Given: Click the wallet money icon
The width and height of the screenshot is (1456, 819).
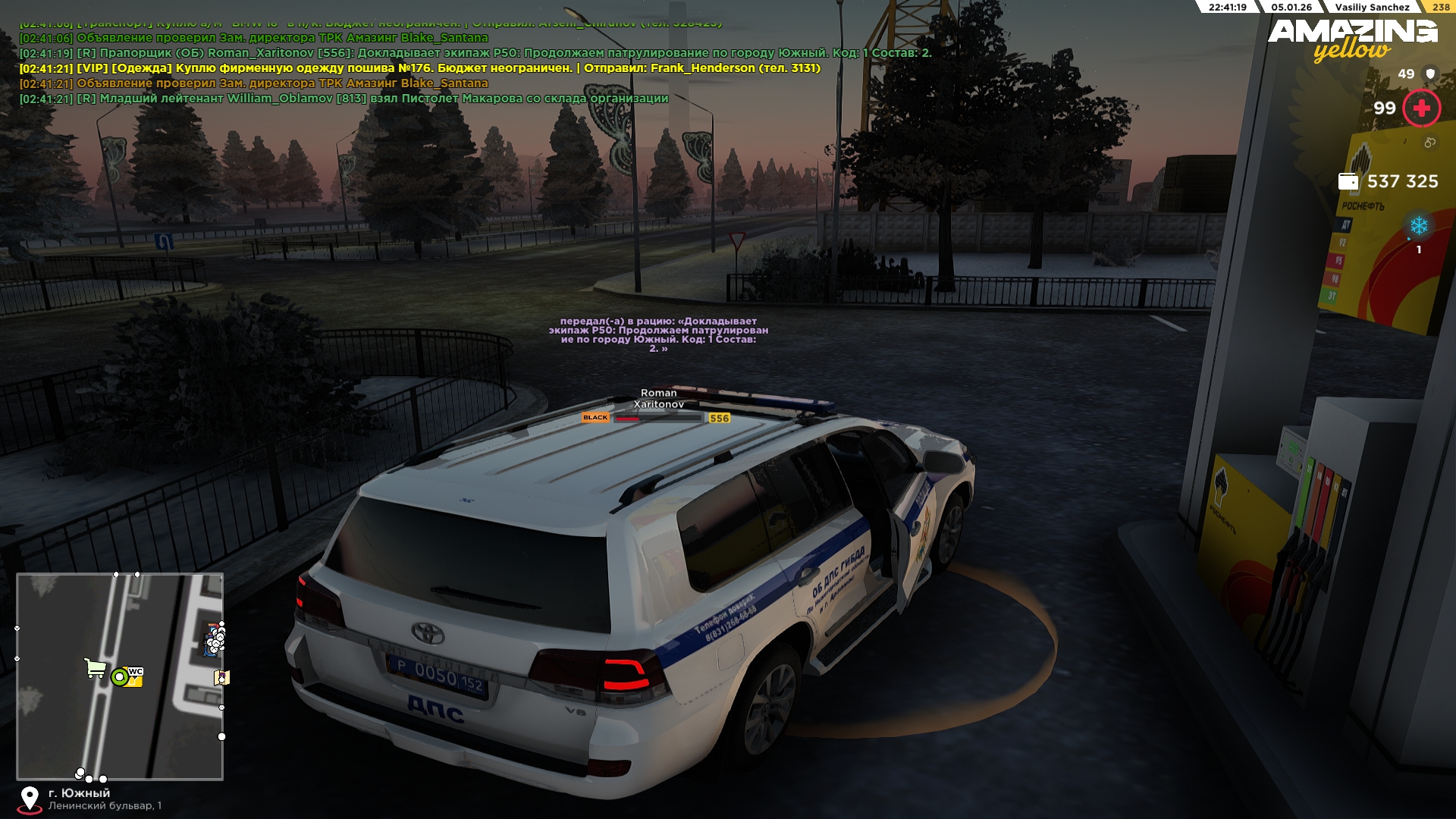Looking at the screenshot, I should tap(1348, 181).
